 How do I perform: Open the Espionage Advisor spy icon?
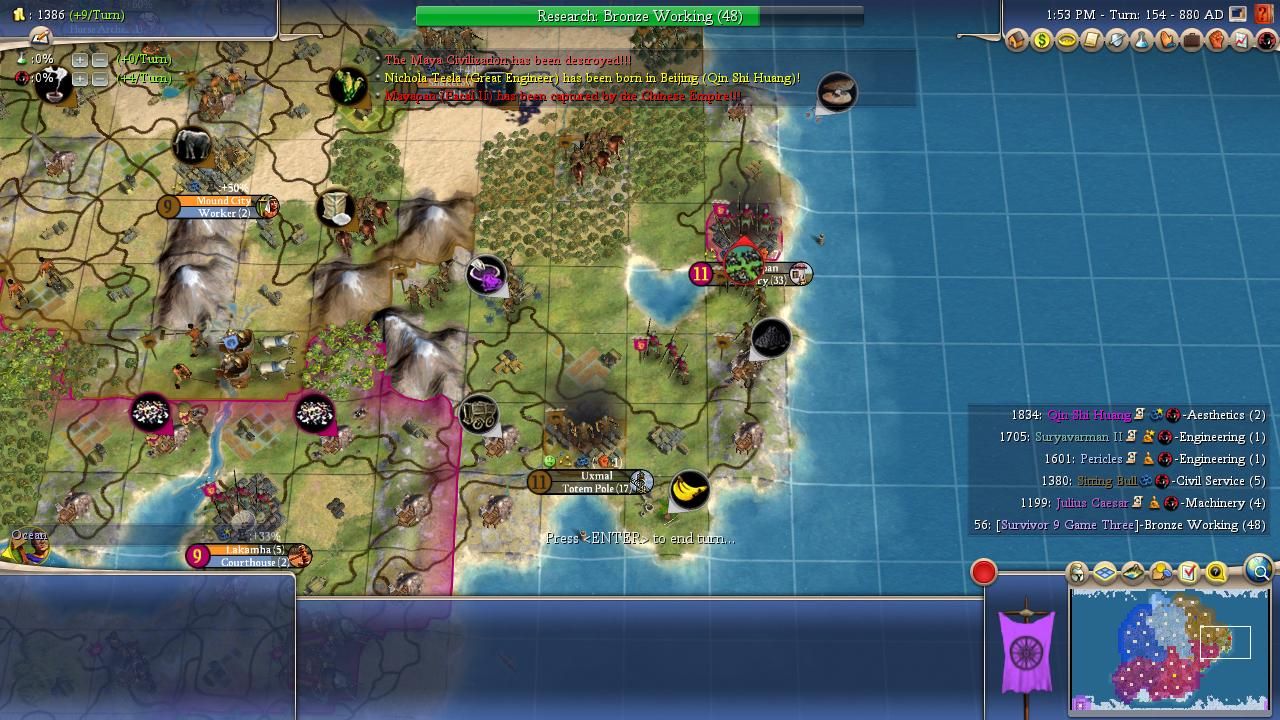pos(1266,41)
